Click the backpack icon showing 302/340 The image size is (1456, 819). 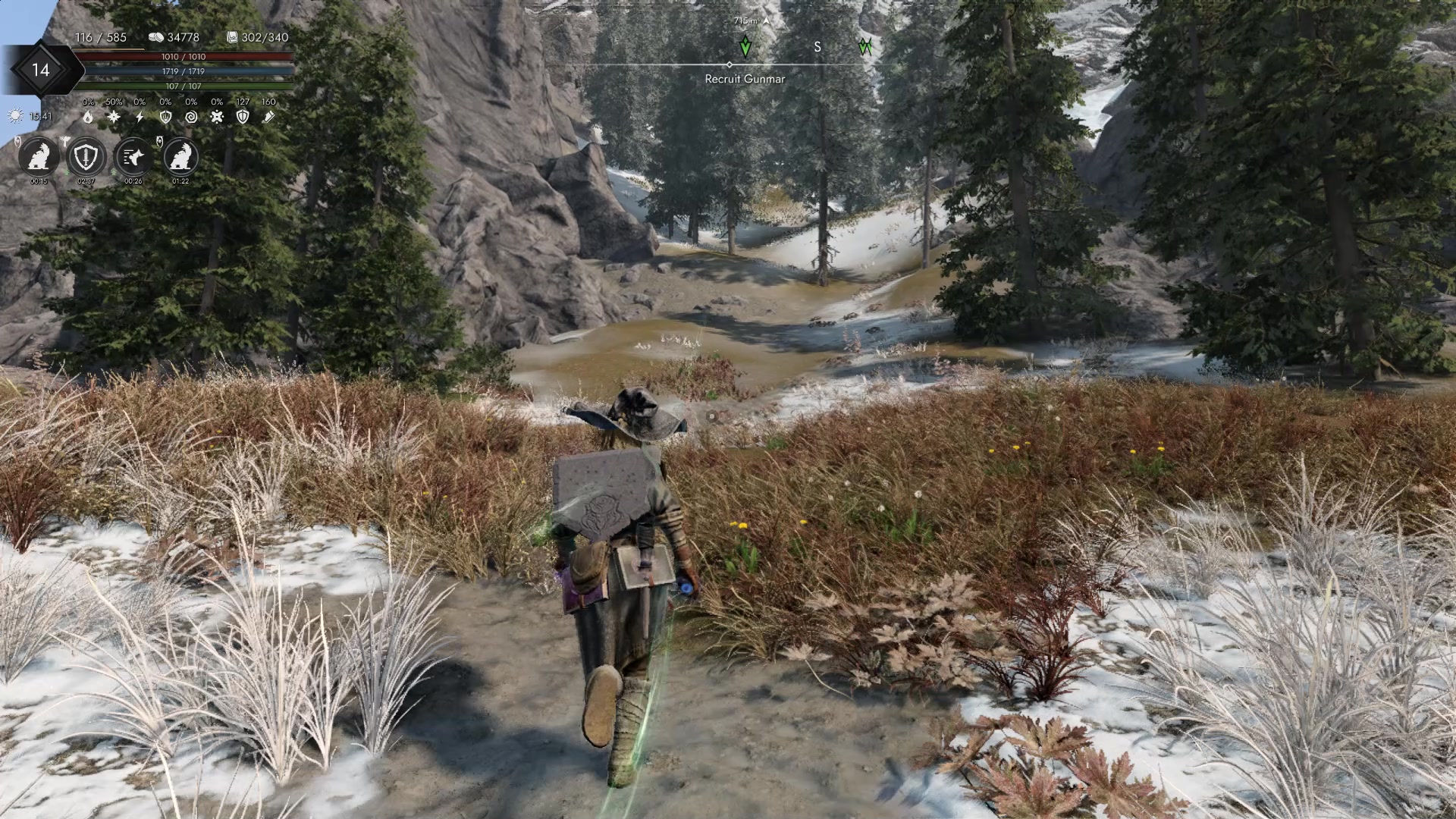click(234, 37)
